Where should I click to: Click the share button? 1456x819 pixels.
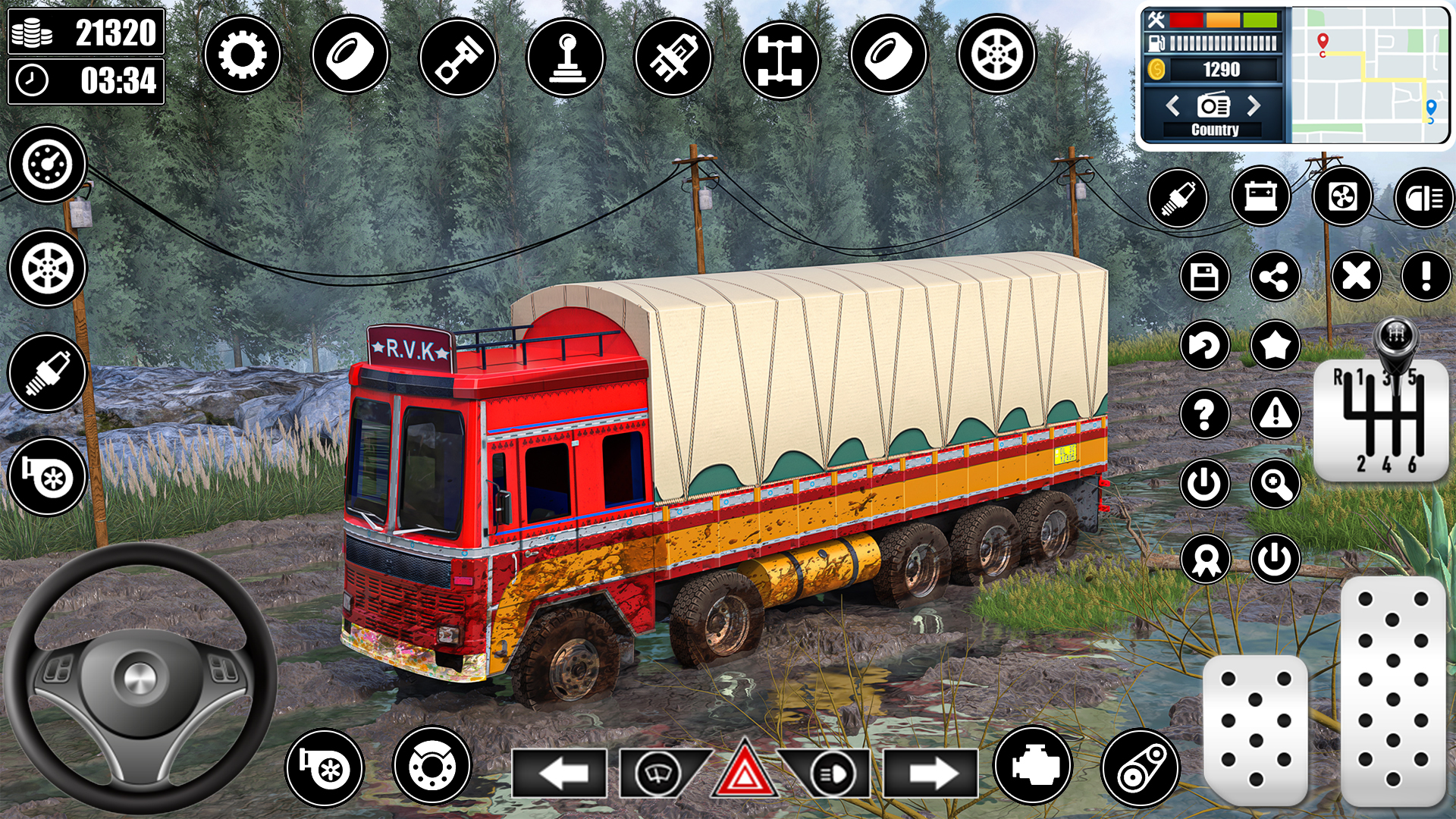[1276, 276]
